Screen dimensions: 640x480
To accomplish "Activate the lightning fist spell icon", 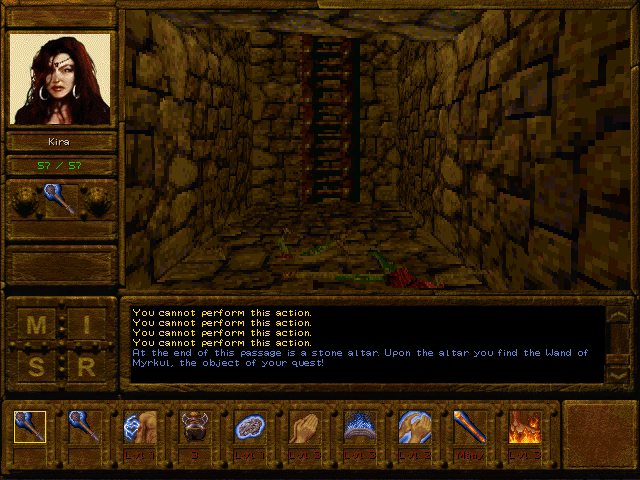I will [139, 428].
